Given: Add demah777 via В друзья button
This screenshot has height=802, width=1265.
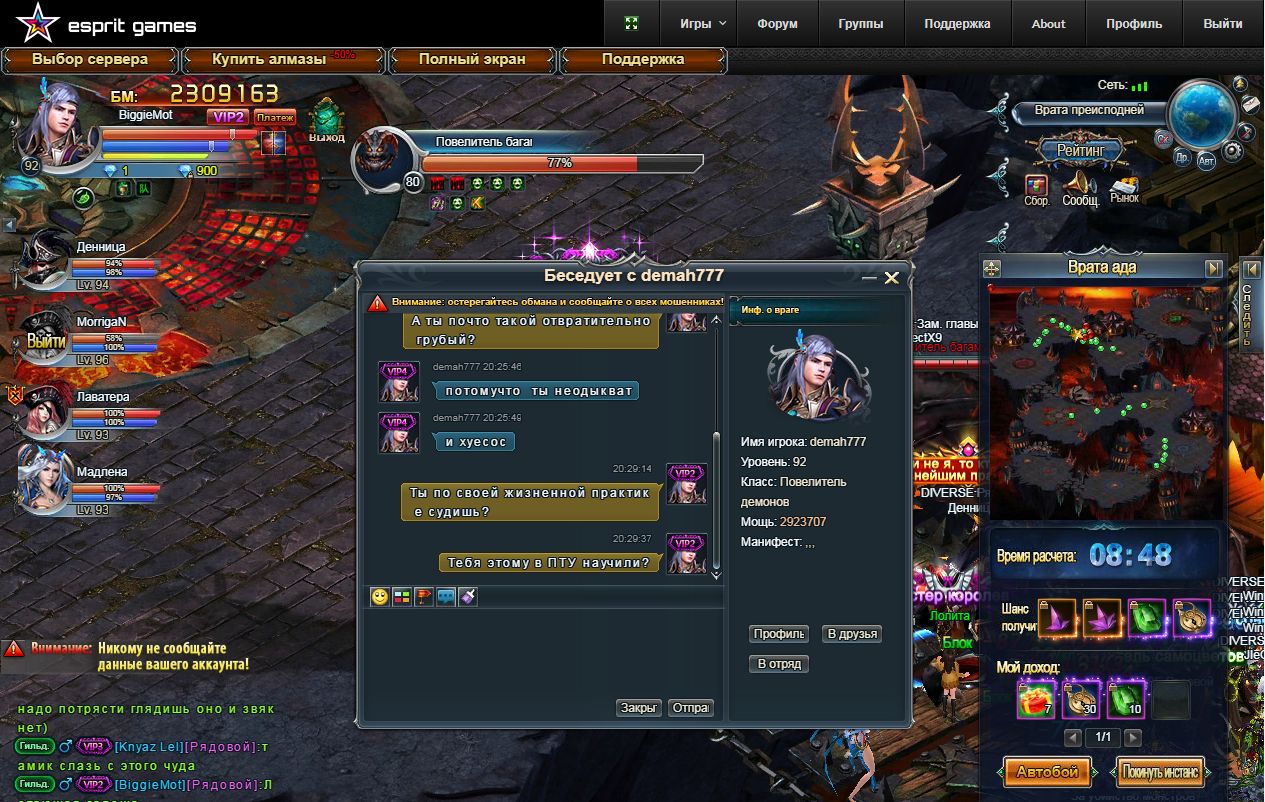Looking at the screenshot, I should coord(852,634).
